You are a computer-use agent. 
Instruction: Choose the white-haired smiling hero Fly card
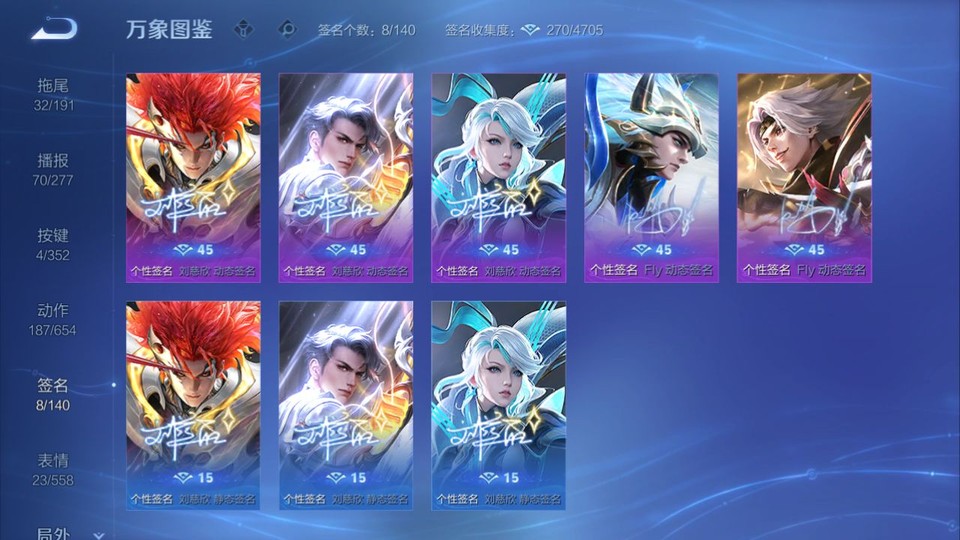click(x=804, y=177)
